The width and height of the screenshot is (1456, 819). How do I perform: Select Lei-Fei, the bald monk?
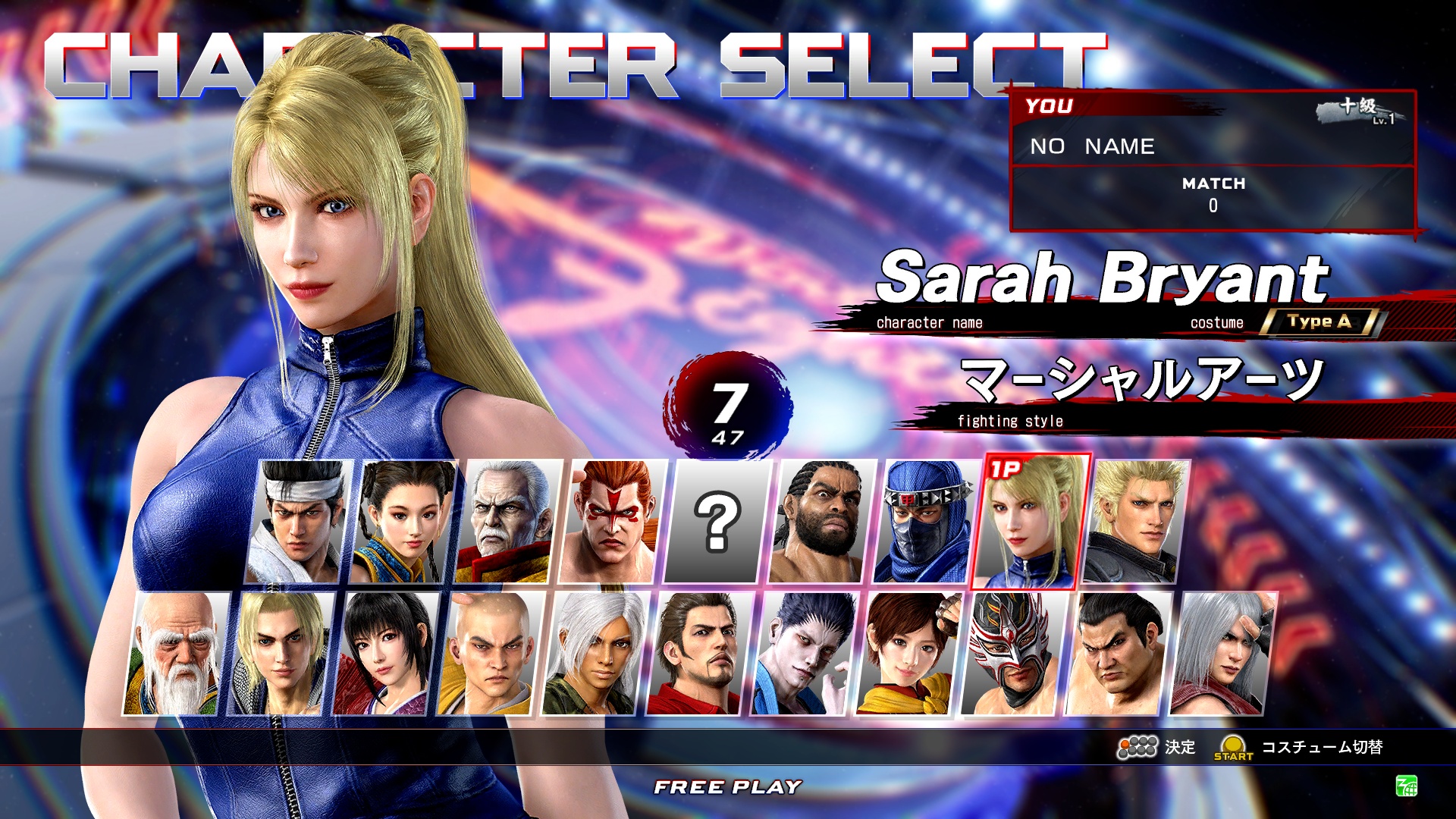[490, 654]
